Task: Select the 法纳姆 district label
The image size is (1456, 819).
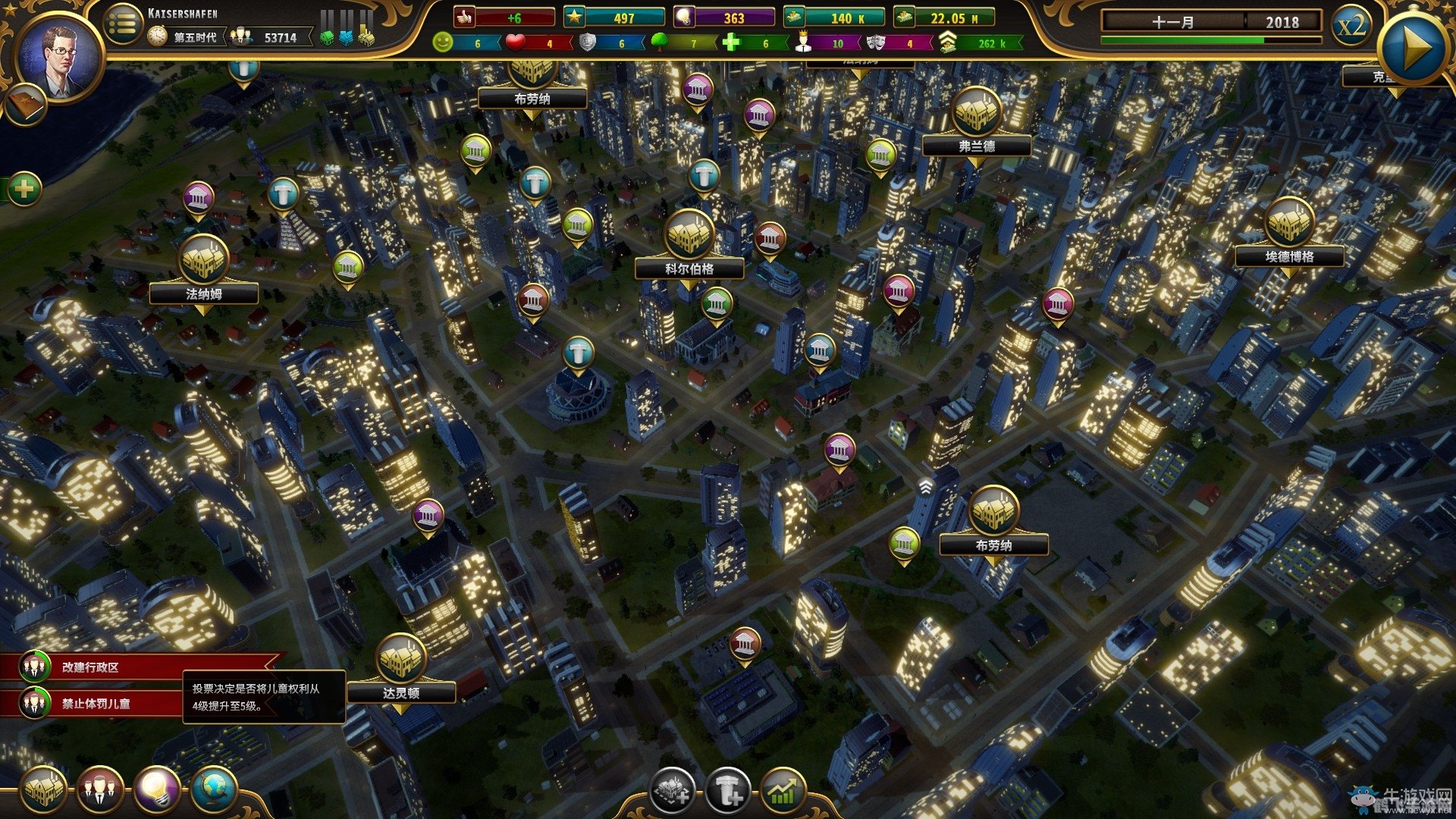Action: pyautogui.click(x=204, y=293)
